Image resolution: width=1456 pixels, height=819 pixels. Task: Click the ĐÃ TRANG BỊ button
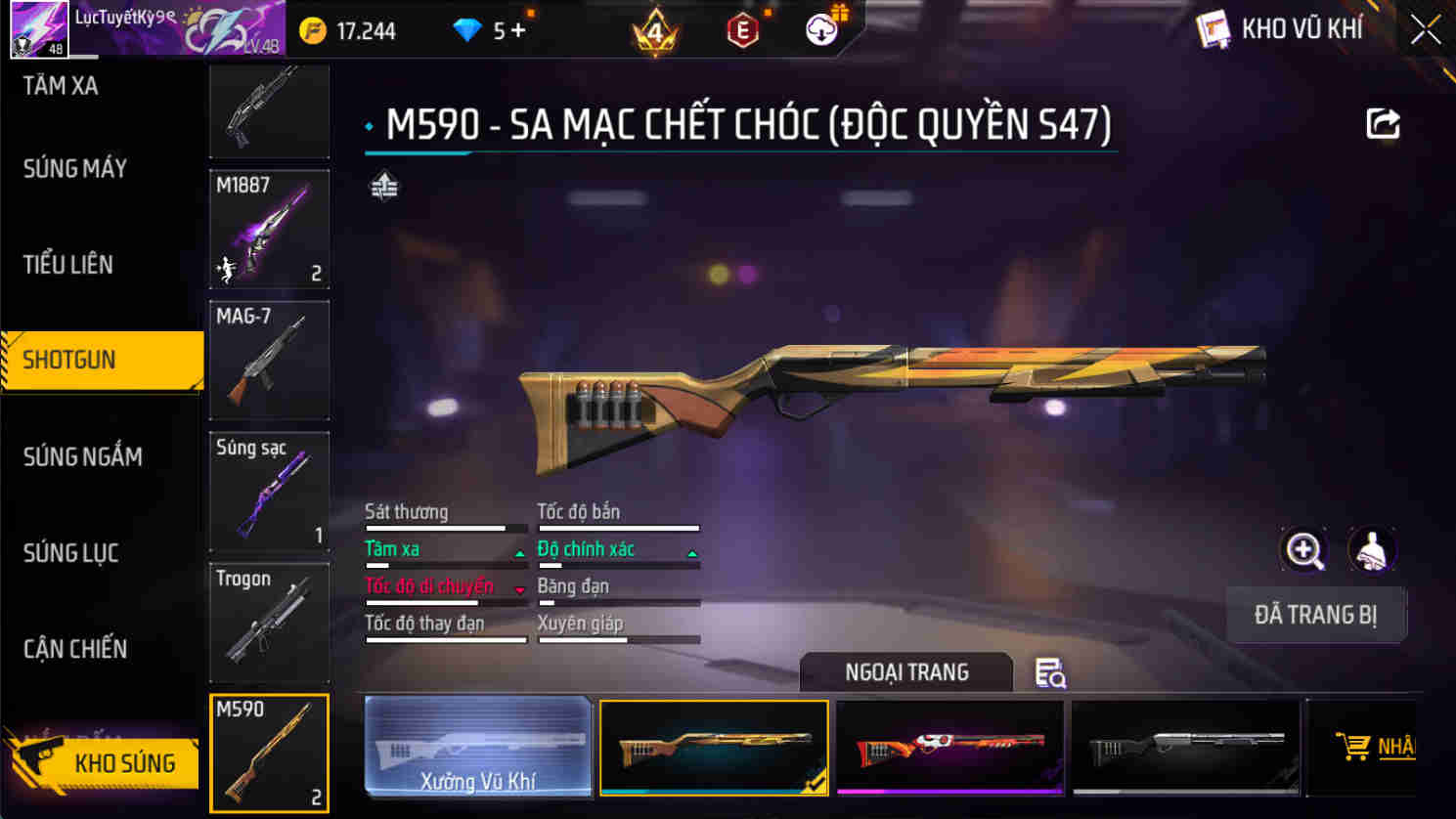pos(1316,615)
